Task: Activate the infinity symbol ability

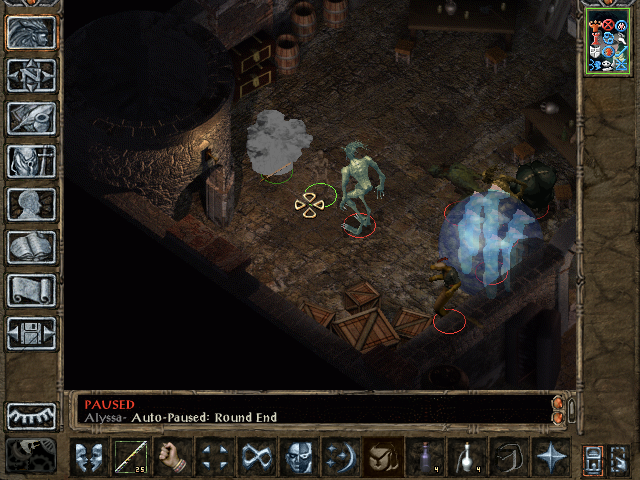Action: point(256,457)
